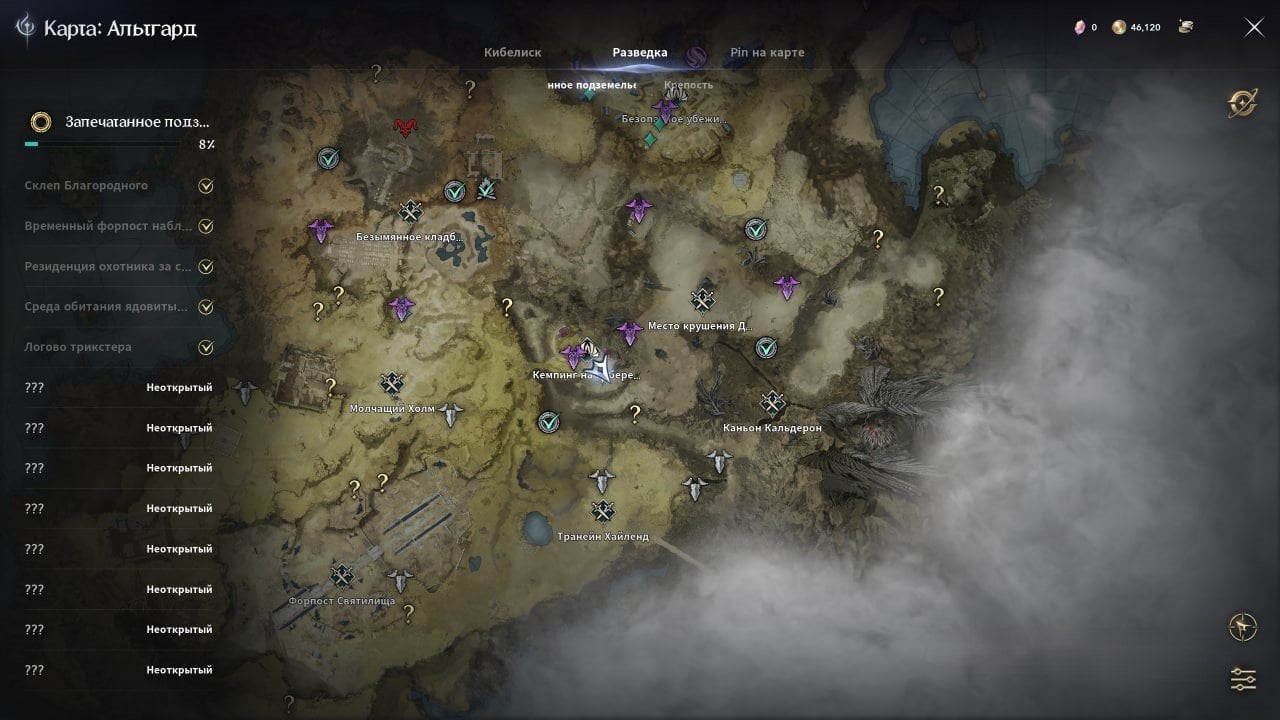Select the Безымянное кладбище marker
This screenshot has width=1280, height=720.
tap(410, 212)
